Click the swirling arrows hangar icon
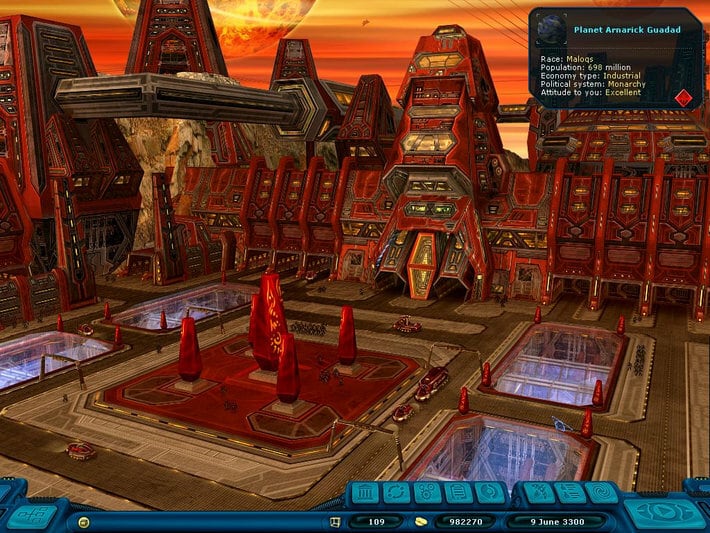 coord(490,492)
